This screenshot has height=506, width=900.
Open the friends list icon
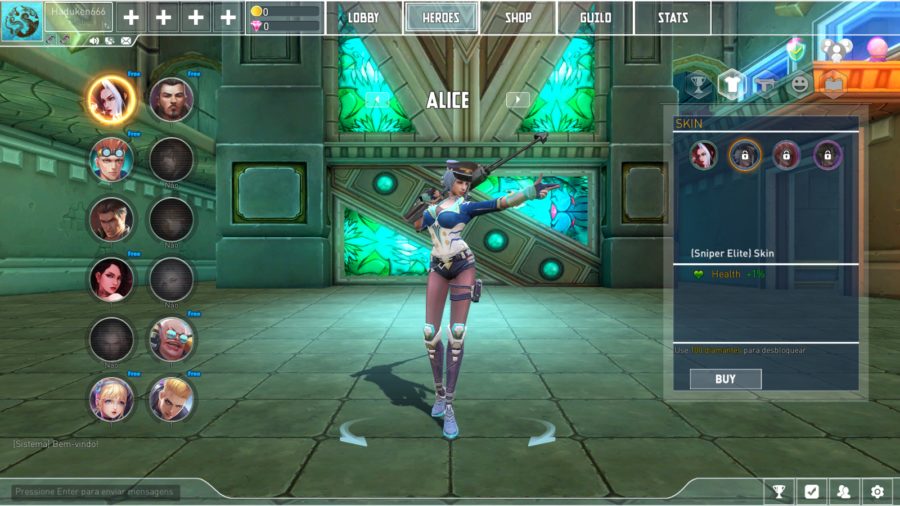coord(844,491)
